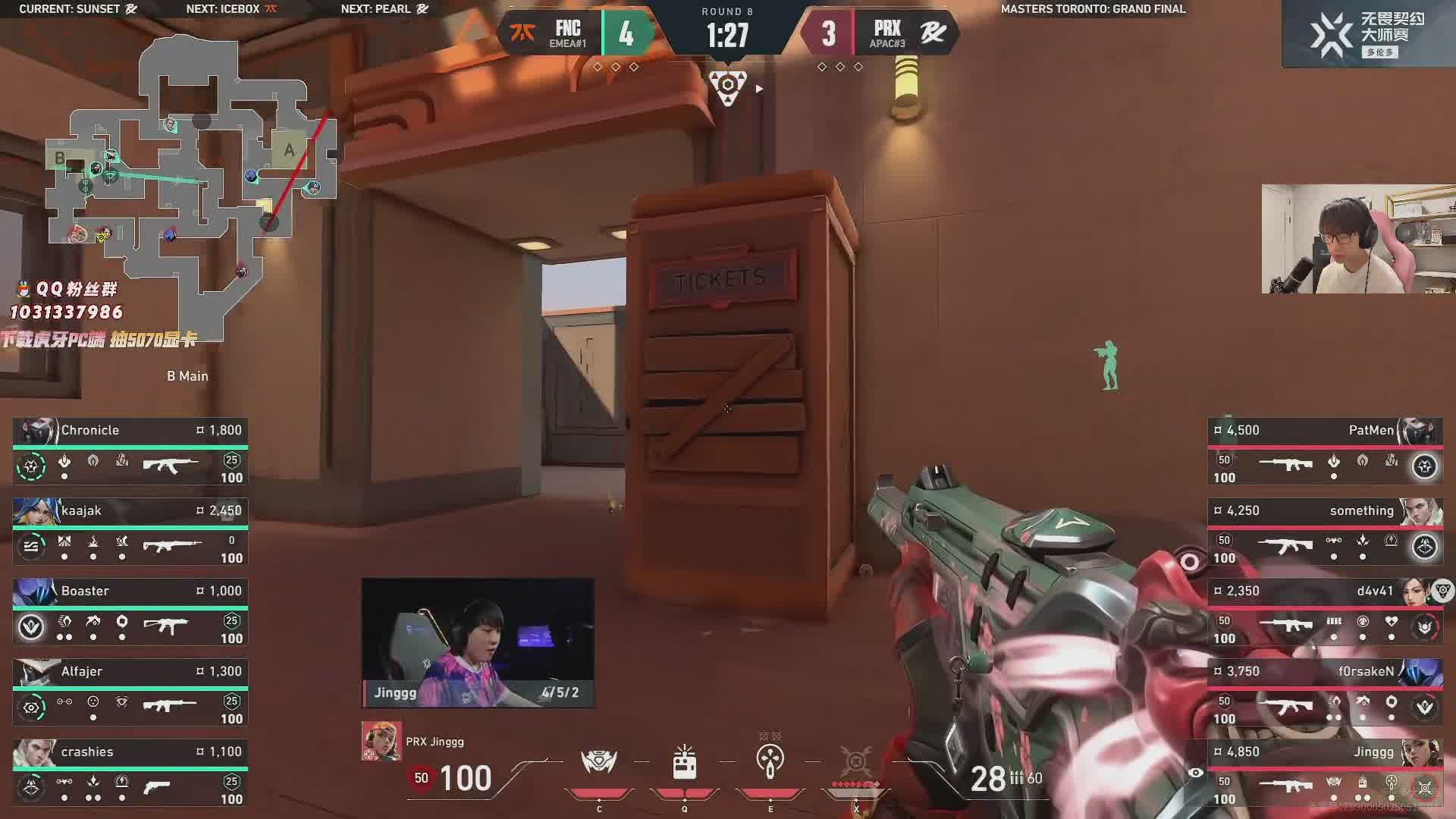Open the Jinggg player camera feed
The width and height of the screenshot is (1456, 819).
478,642
